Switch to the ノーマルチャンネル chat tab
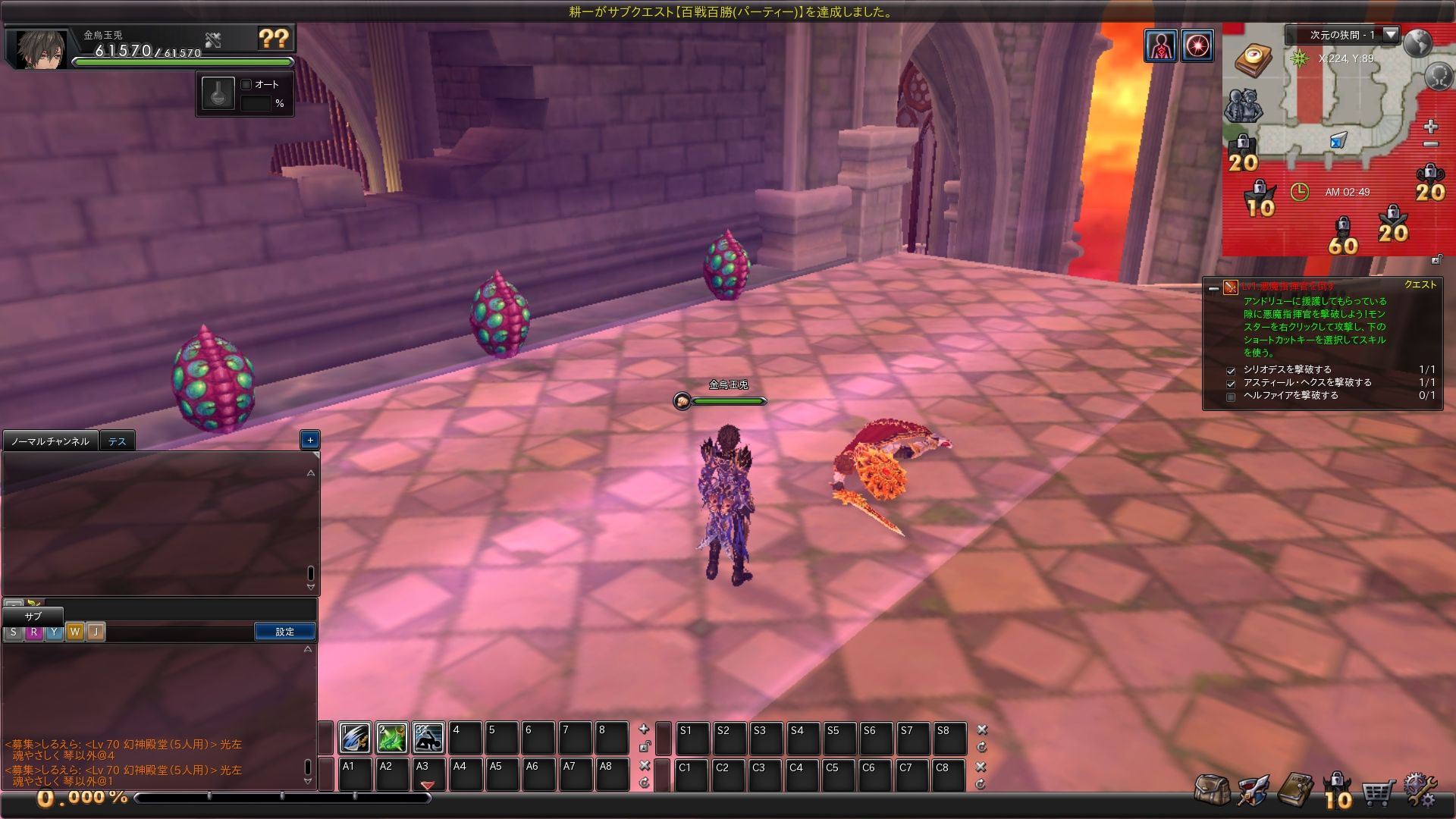This screenshot has width=1456, height=819. coord(50,441)
